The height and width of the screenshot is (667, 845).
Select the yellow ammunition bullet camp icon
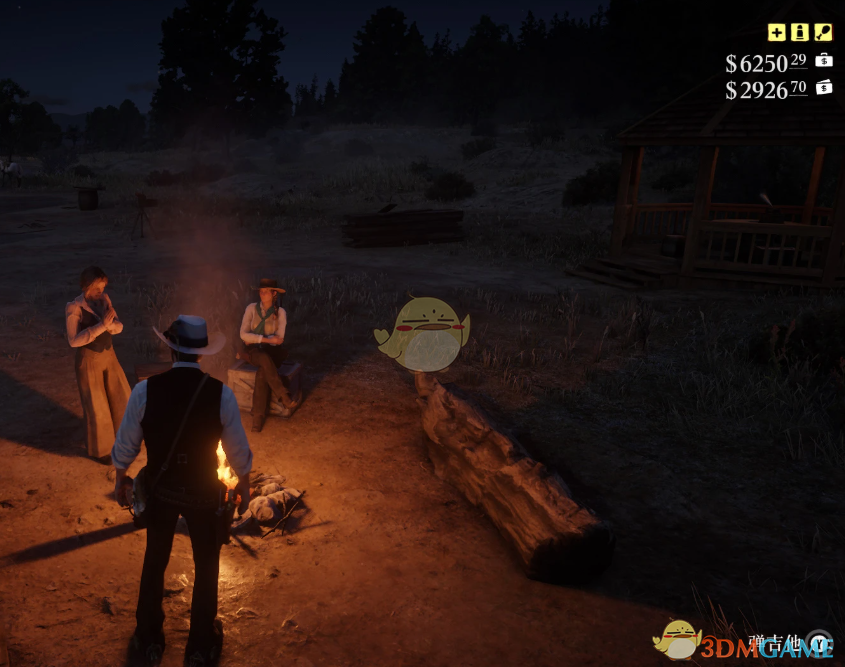799,32
